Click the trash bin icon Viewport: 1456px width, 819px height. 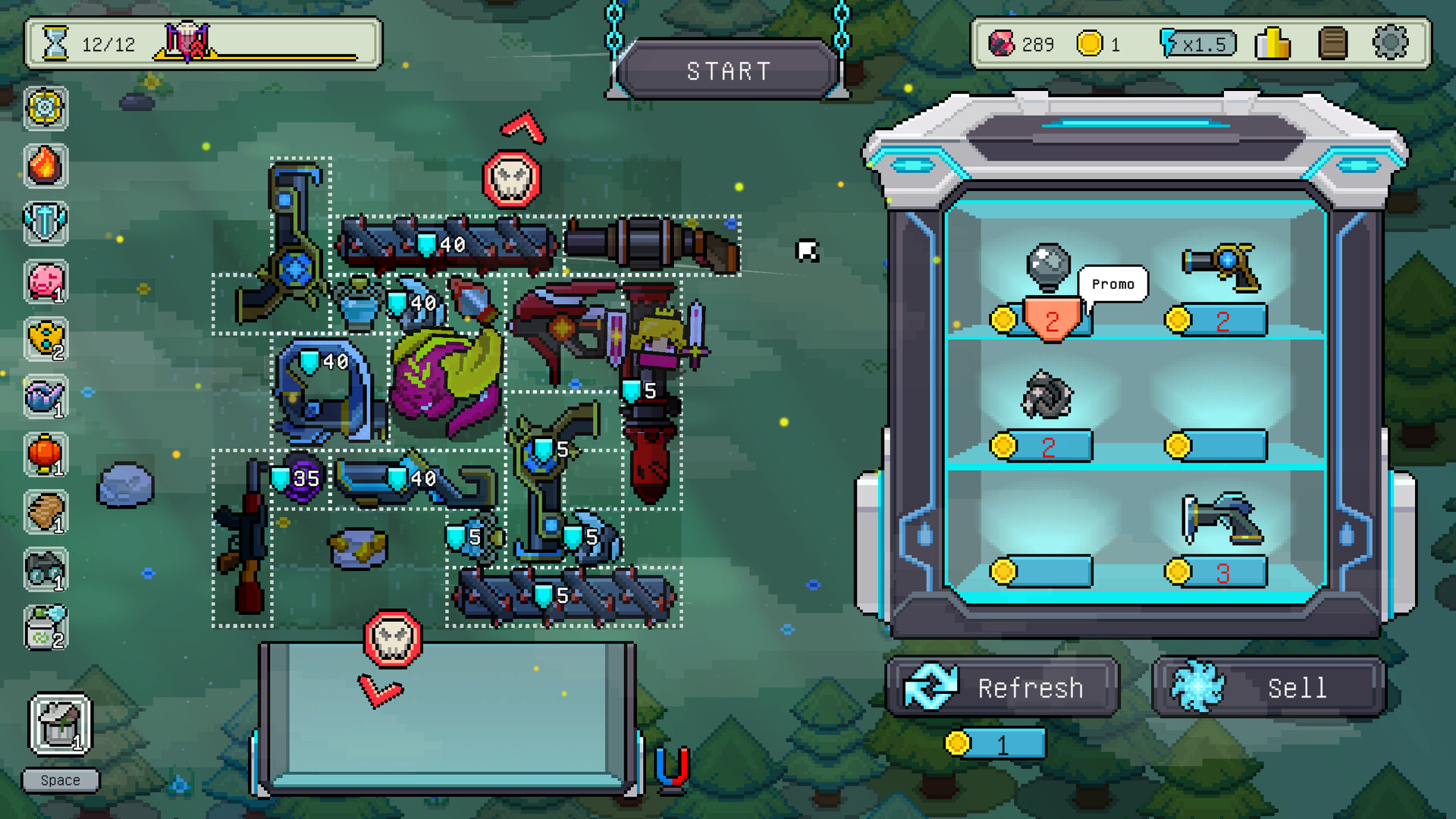click(x=61, y=725)
